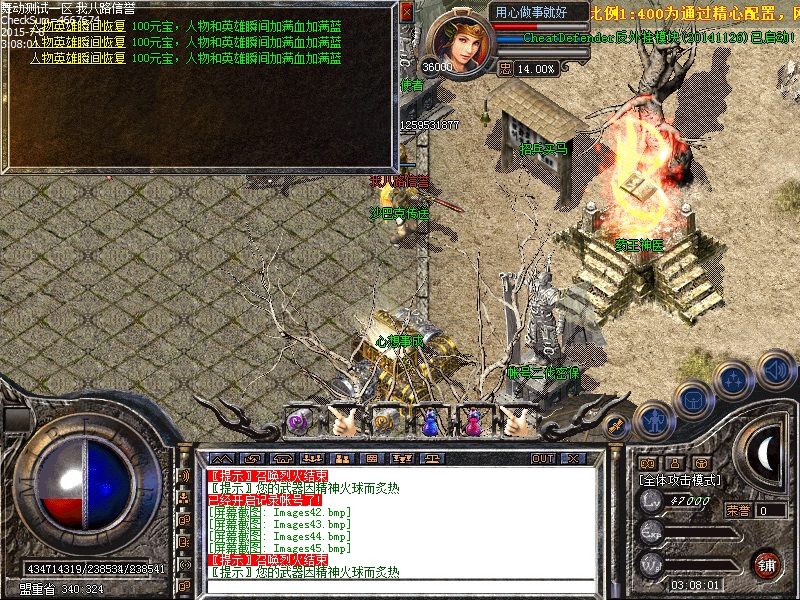Close chat with the X button
Image resolution: width=800 pixels, height=600 pixels.
click(x=573, y=458)
